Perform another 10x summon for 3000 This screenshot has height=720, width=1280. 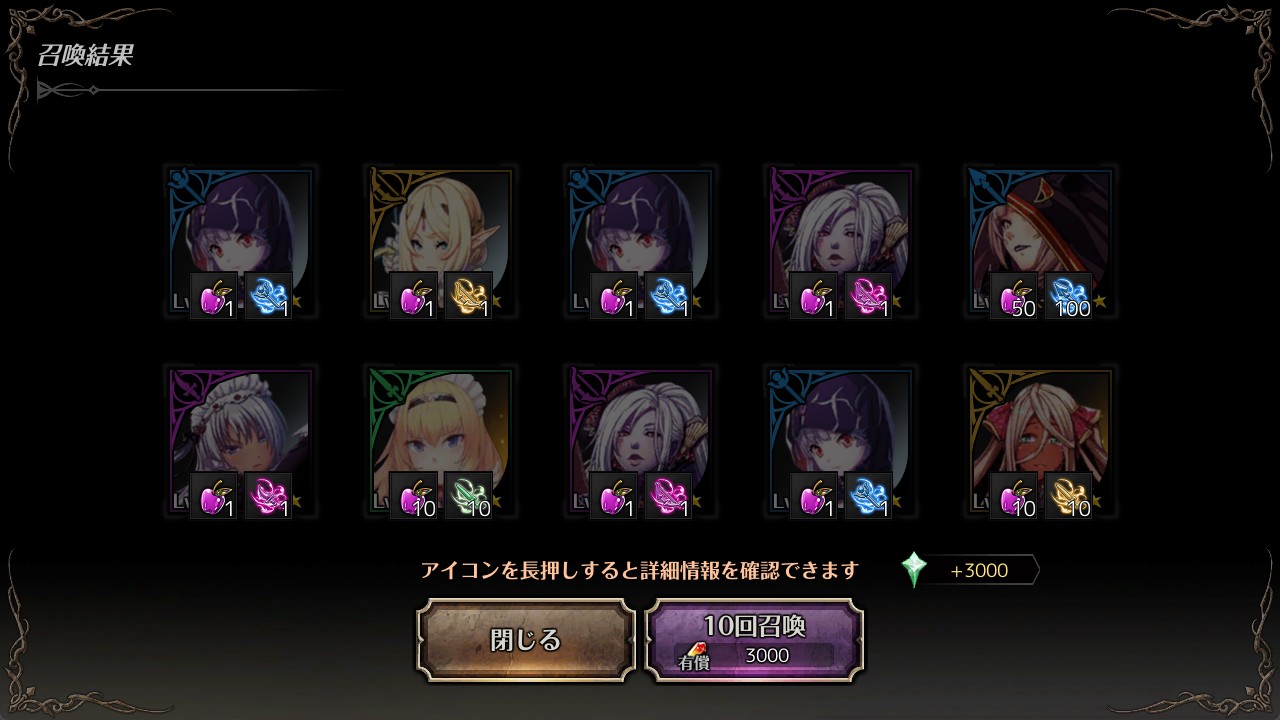[754, 640]
